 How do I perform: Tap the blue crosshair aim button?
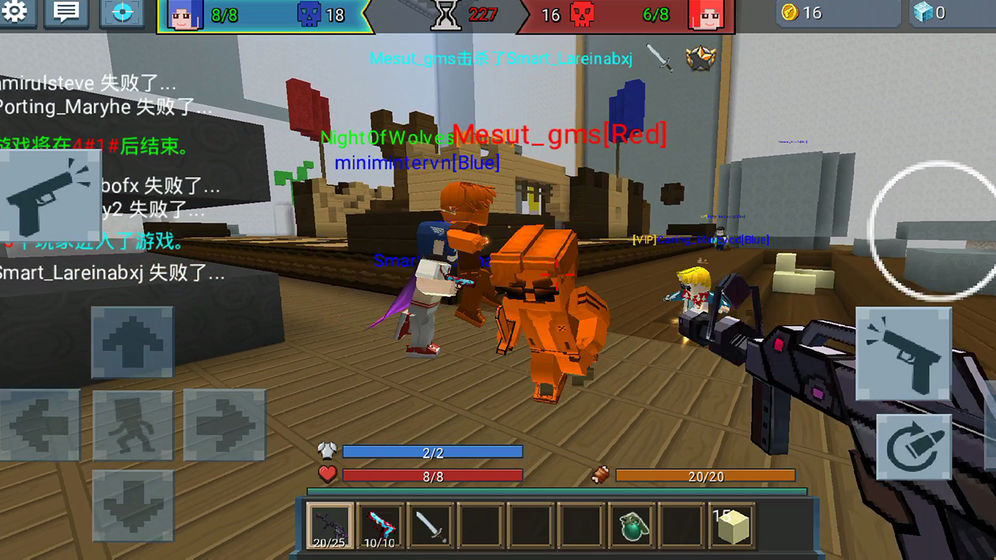click(122, 13)
